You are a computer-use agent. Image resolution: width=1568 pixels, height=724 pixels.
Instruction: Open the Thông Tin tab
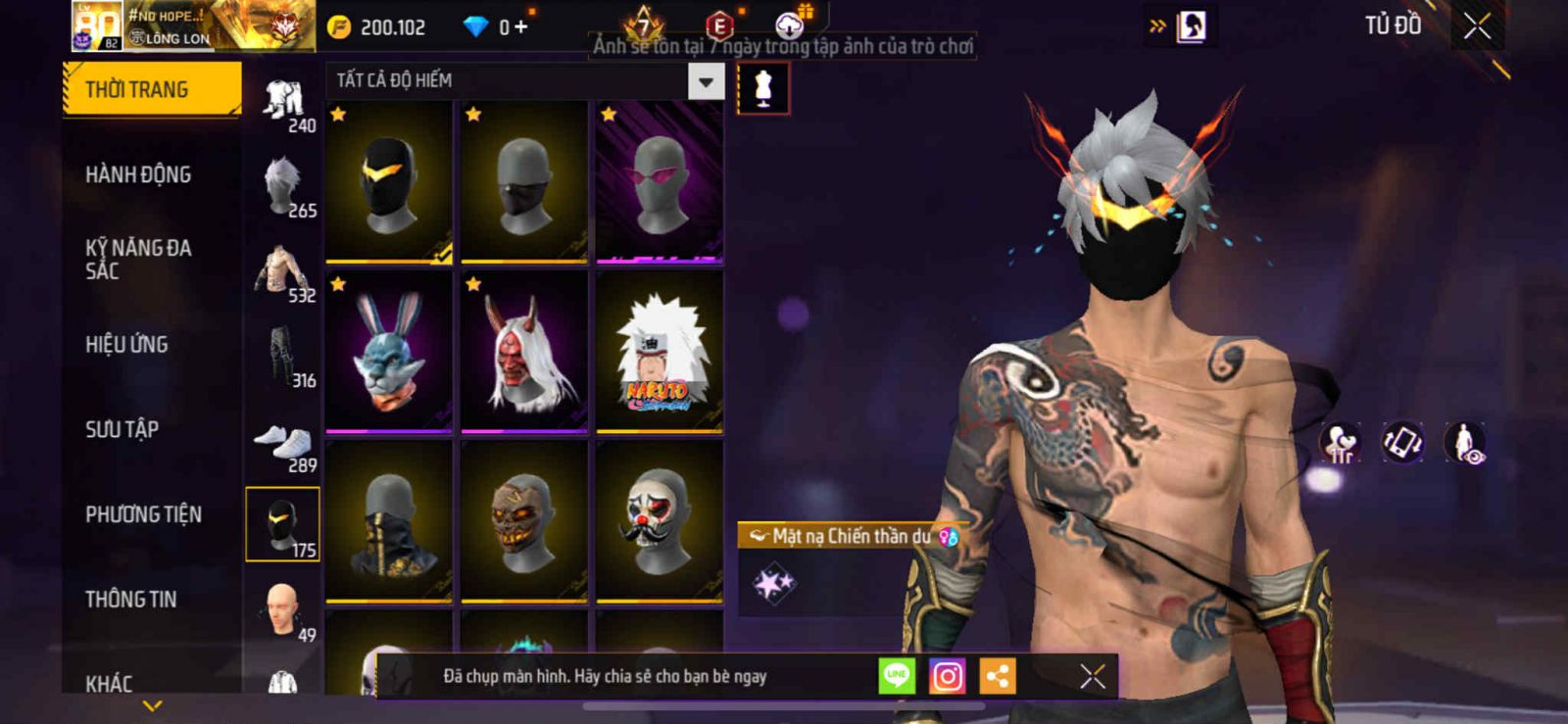point(130,599)
